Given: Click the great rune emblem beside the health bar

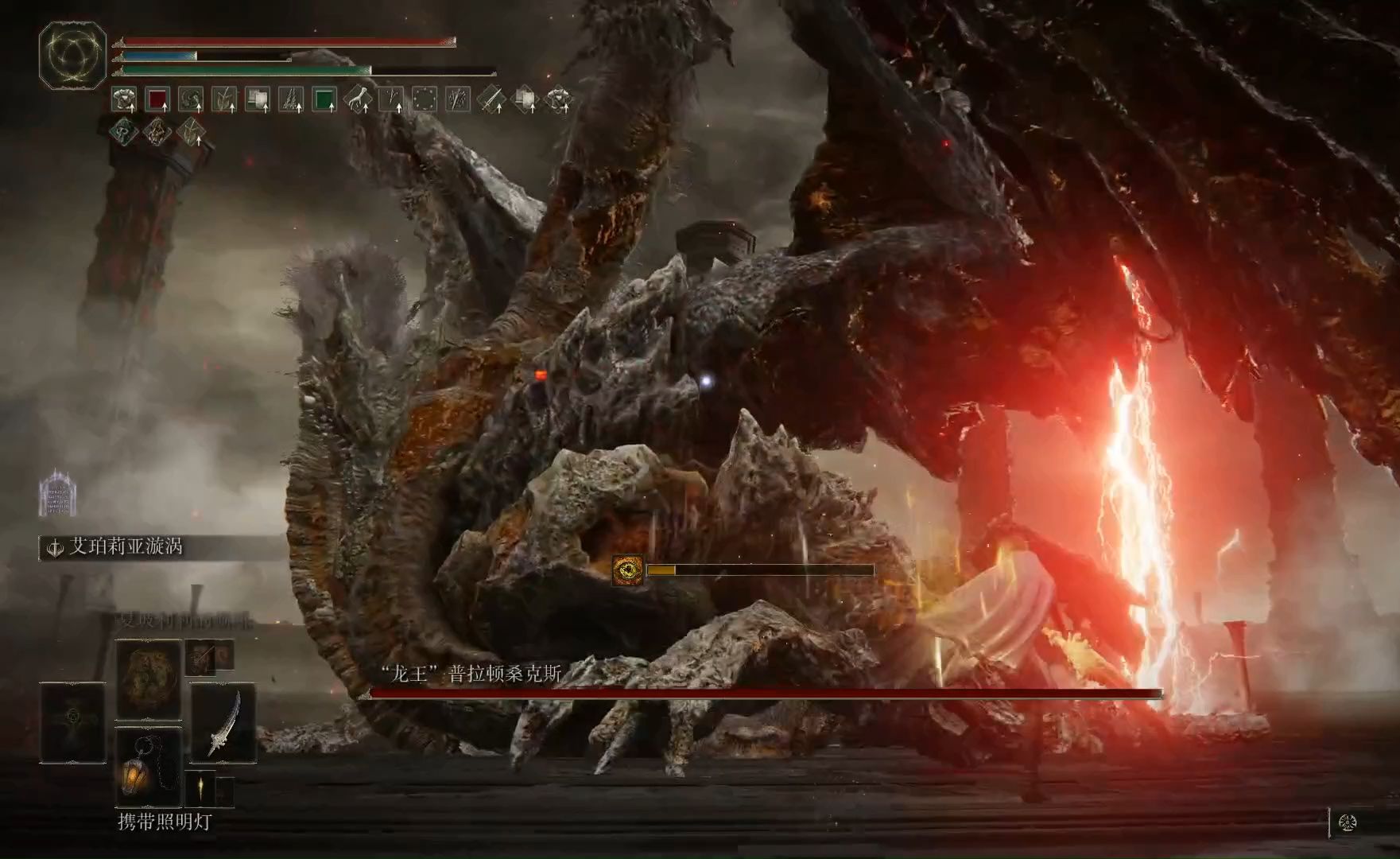Looking at the screenshot, I should (72, 55).
